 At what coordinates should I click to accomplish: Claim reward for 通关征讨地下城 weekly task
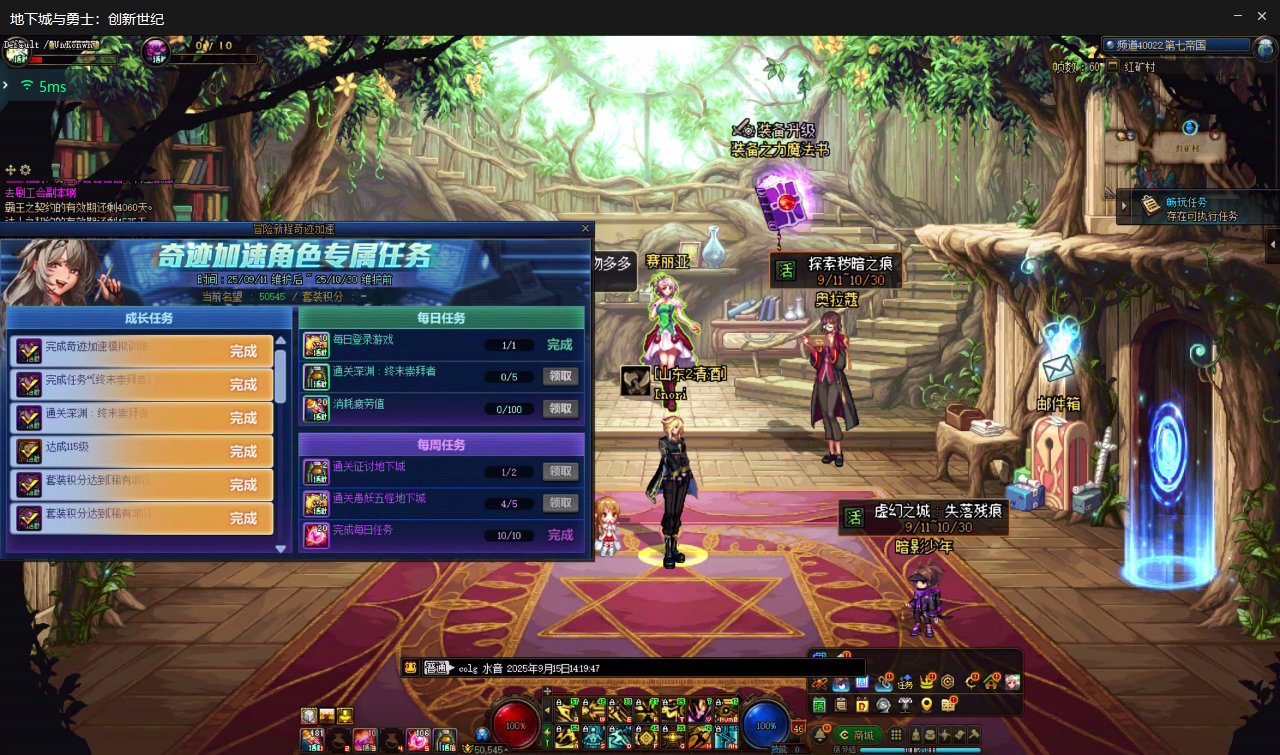[561, 471]
